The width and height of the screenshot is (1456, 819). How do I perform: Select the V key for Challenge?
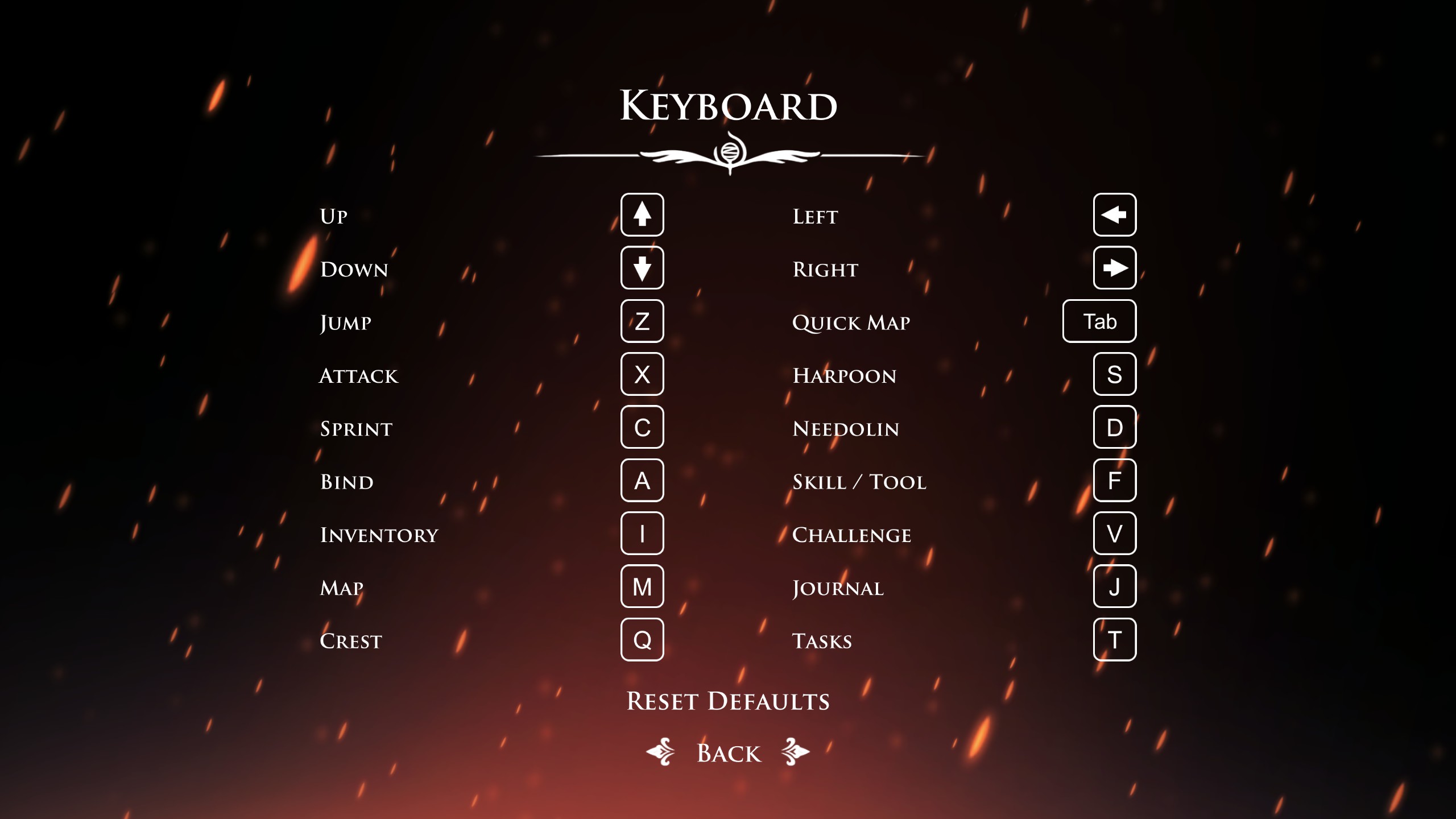[1115, 533]
